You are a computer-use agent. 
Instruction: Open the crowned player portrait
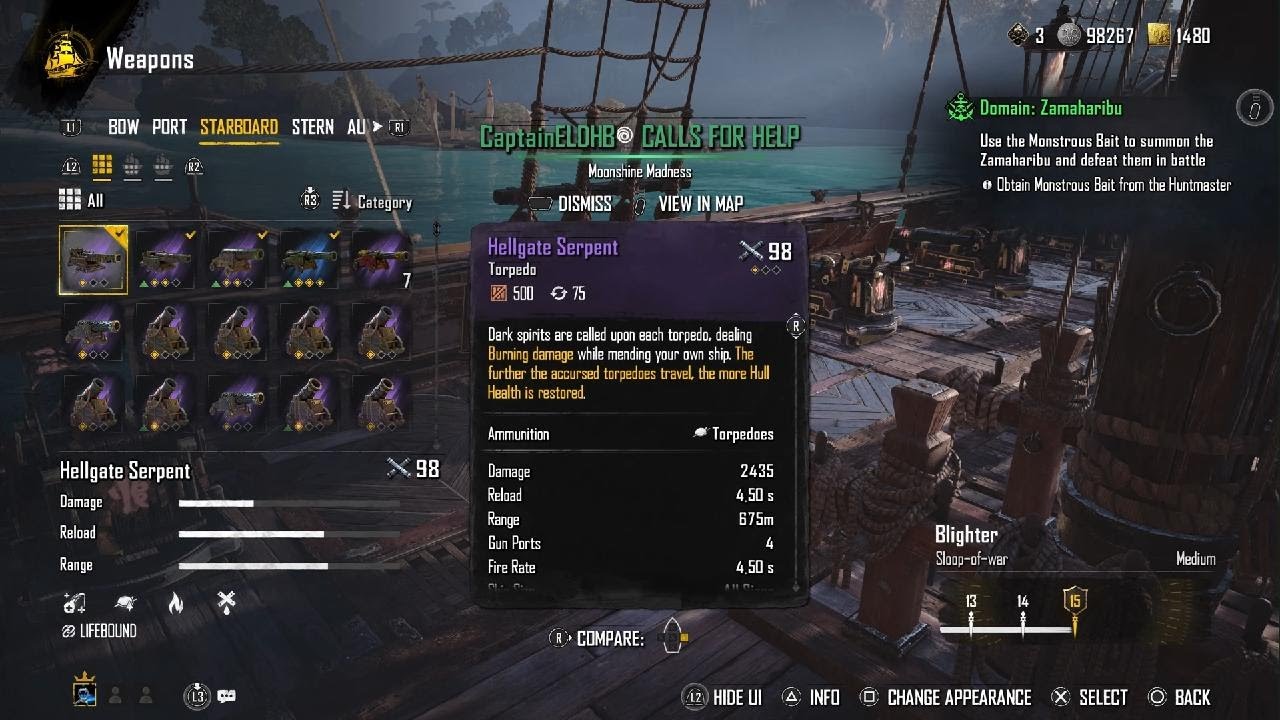coord(84,693)
